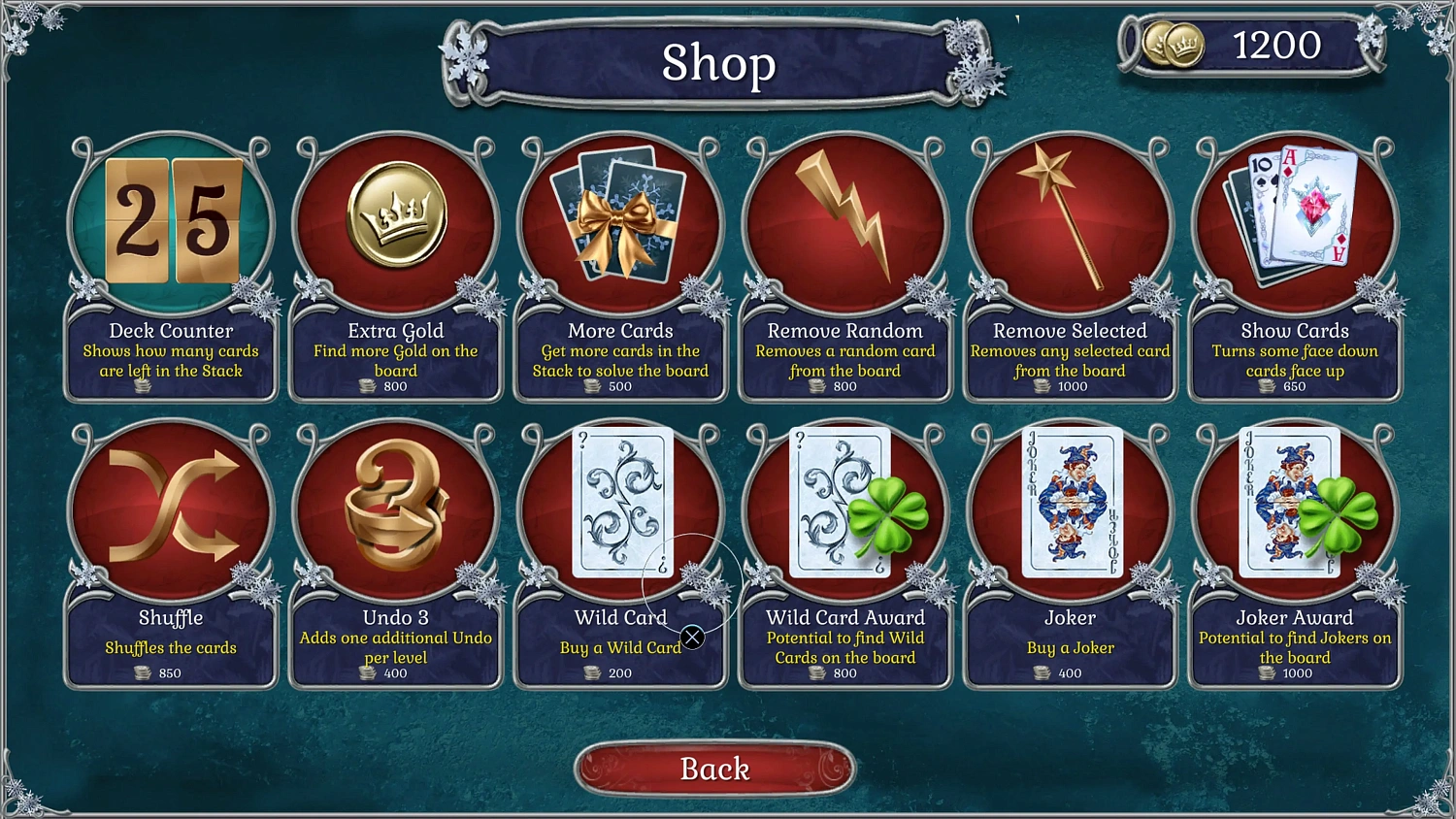Click the More Cards description text

[620, 360]
